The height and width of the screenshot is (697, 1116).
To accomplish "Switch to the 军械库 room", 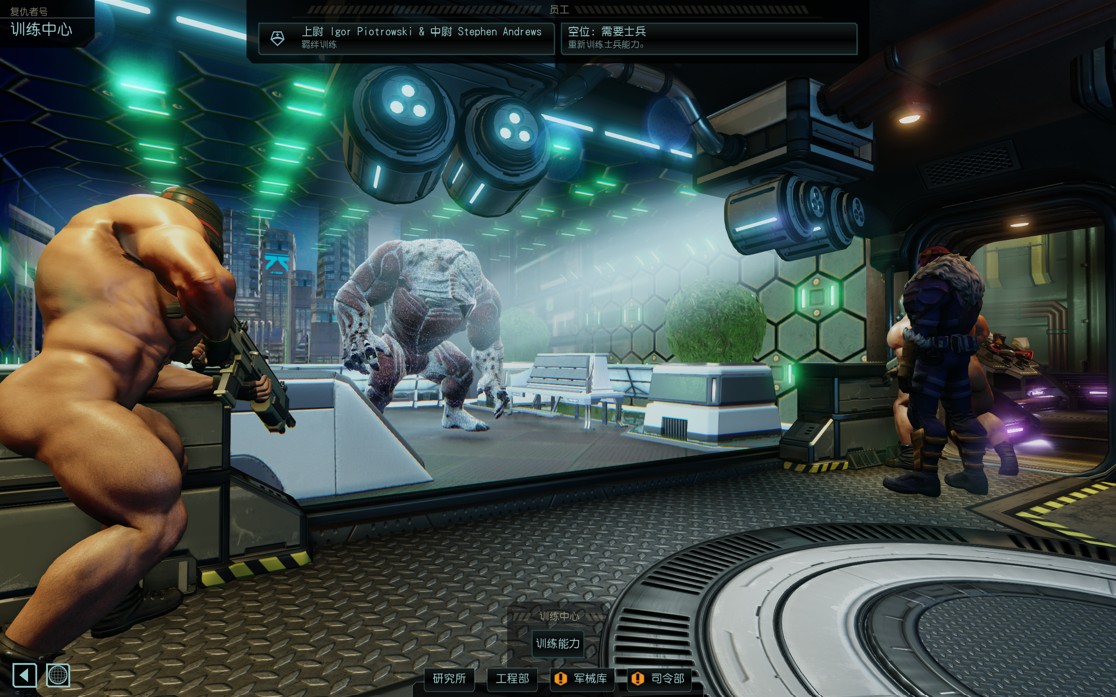I will point(582,679).
